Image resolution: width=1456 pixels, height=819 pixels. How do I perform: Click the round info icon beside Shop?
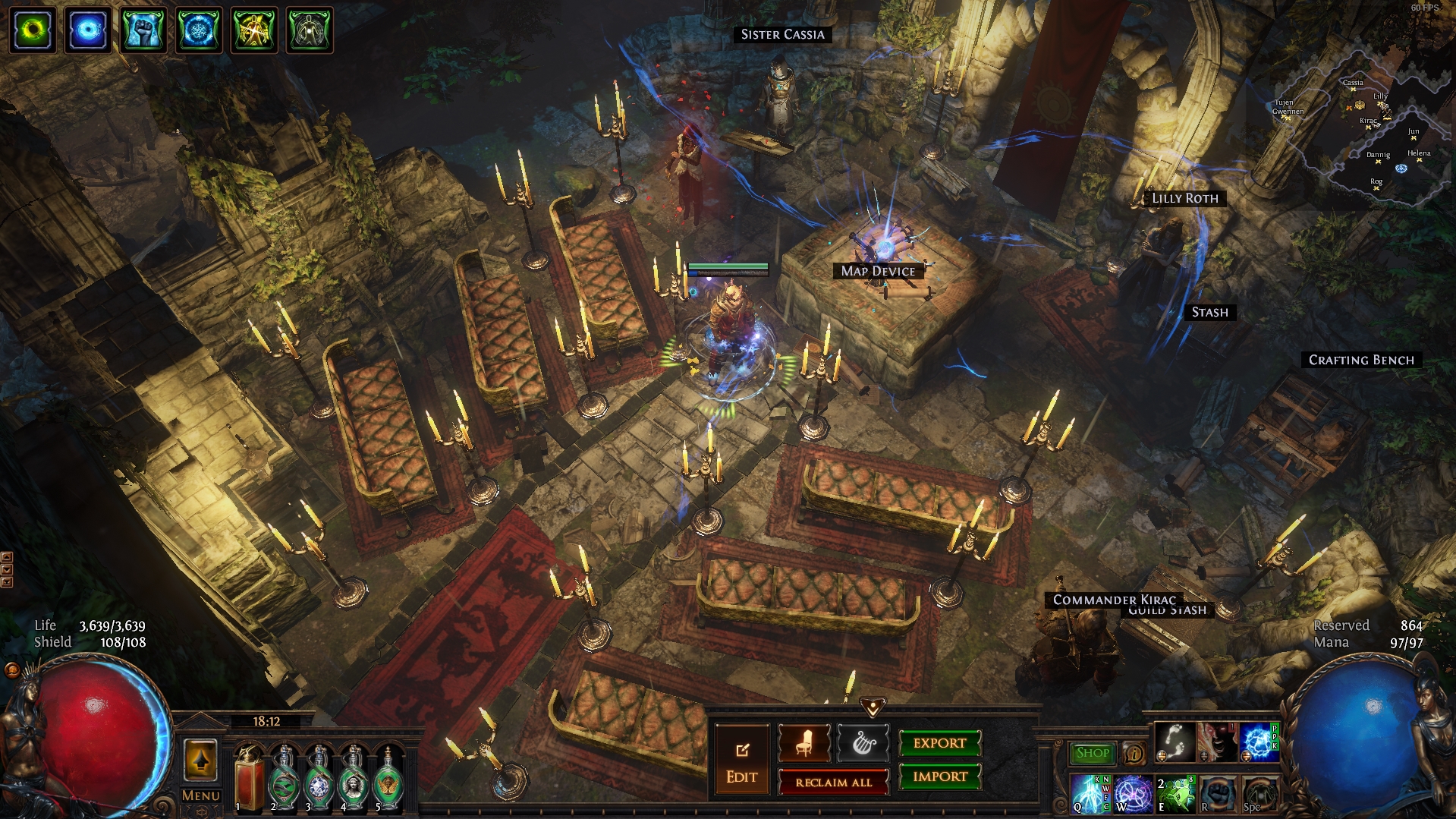pos(1134,753)
